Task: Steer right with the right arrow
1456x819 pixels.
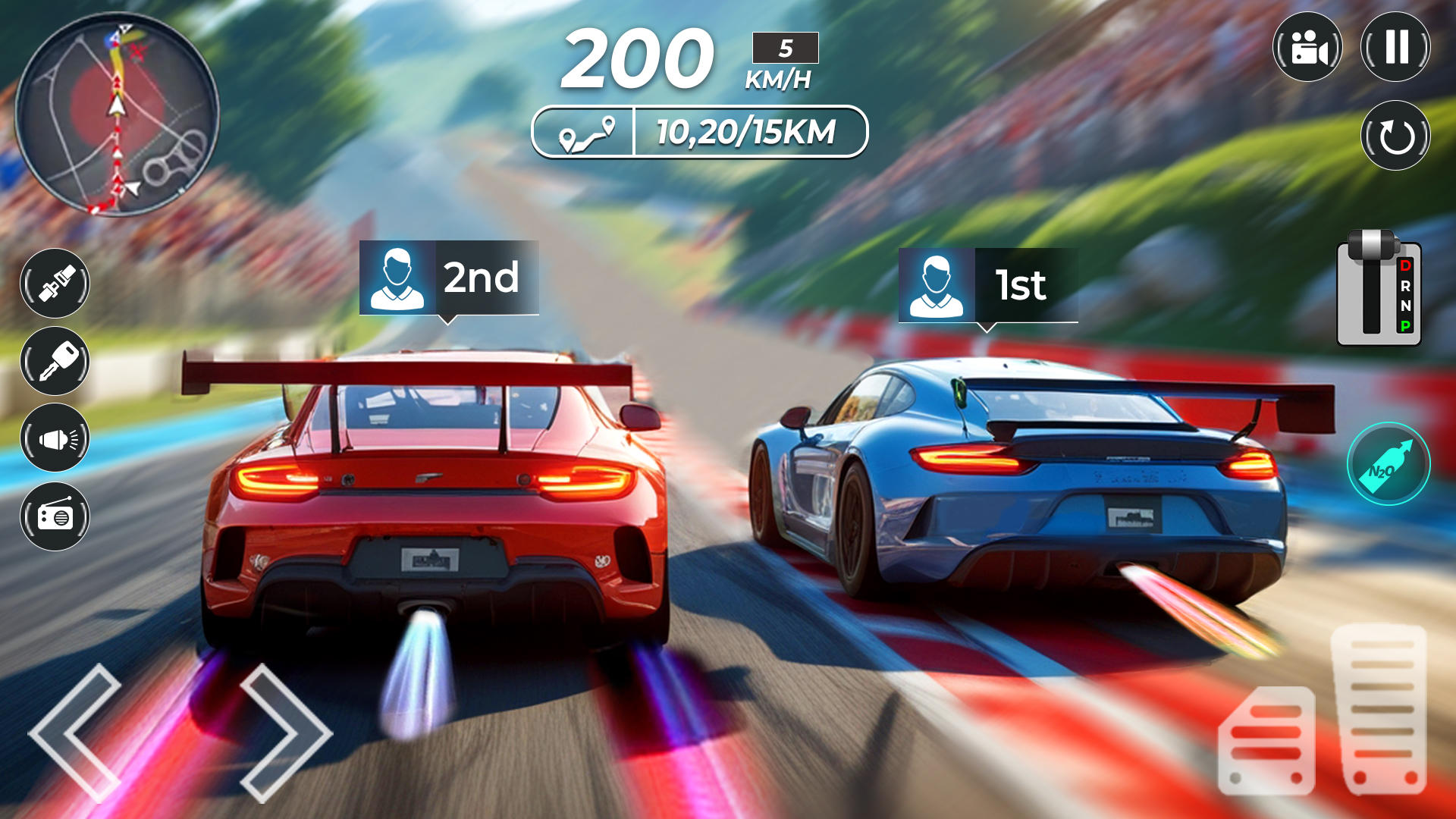Action: [x=287, y=732]
